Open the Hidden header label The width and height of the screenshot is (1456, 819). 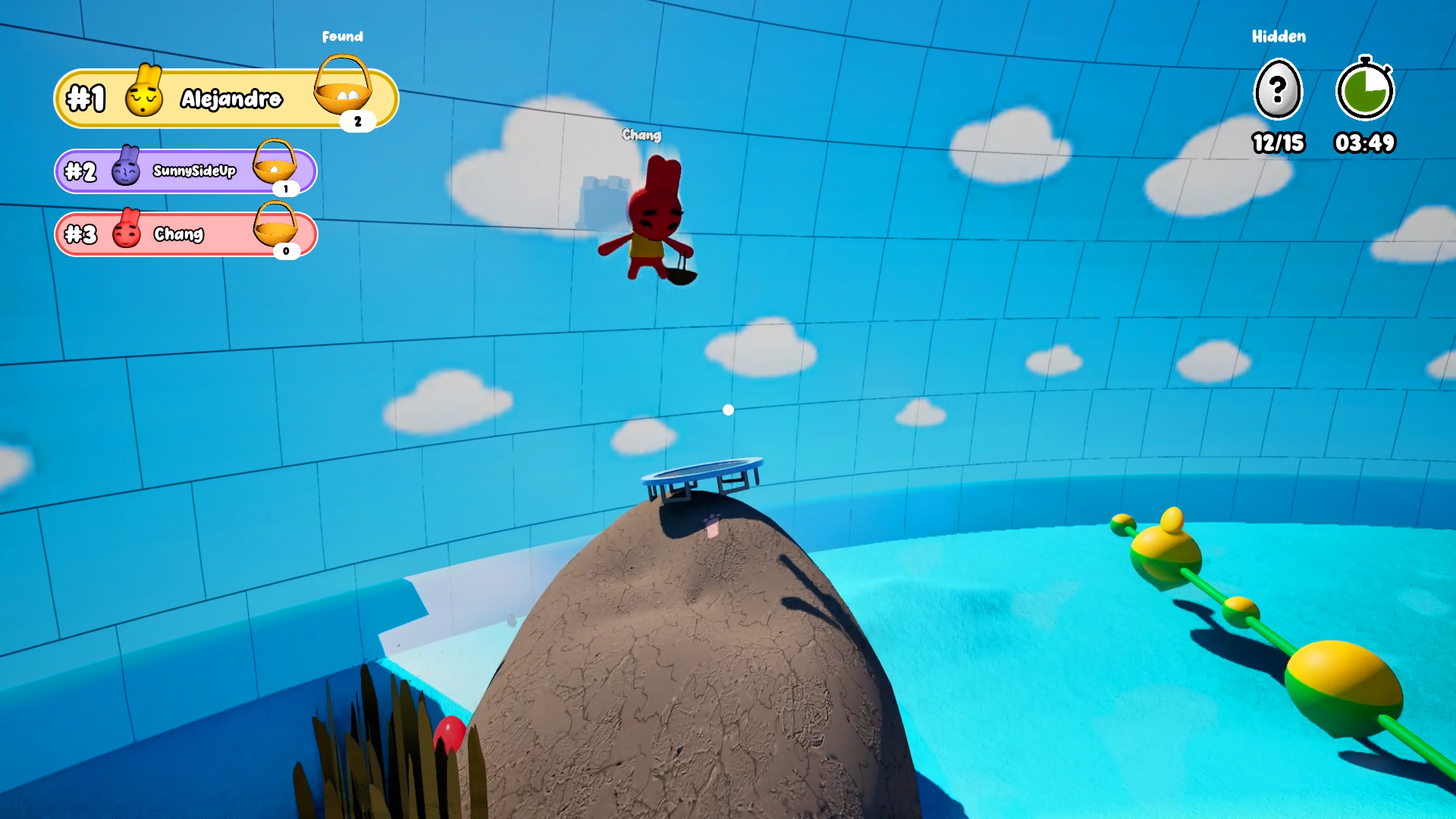coord(1278,36)
